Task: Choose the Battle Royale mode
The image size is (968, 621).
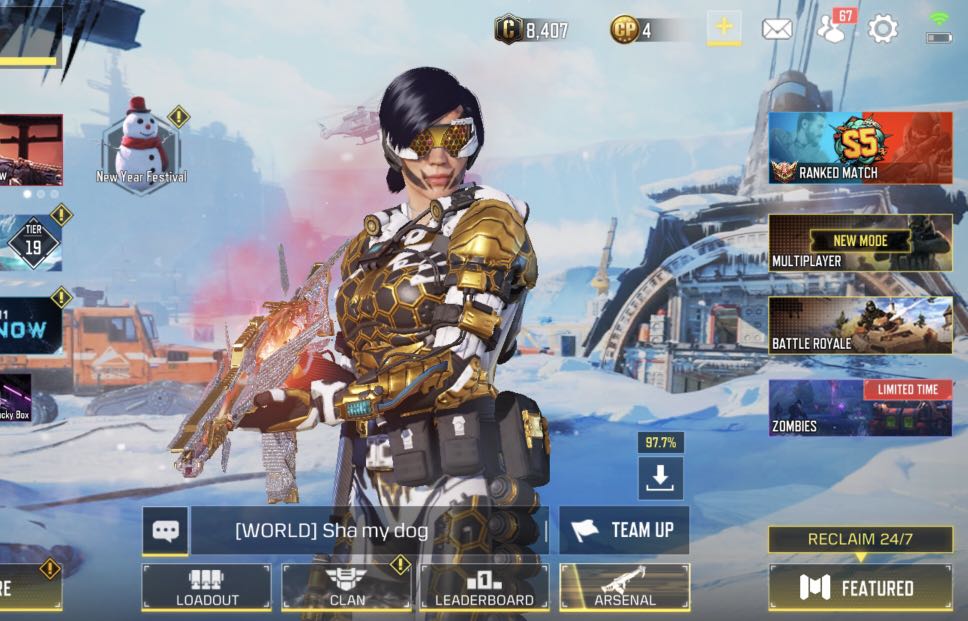Action: point(859,325)
